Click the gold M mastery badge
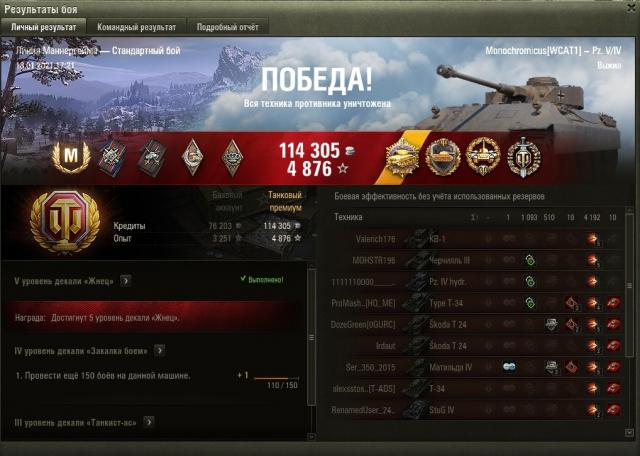This screenshot has width=640, height=456. (70, 156)
